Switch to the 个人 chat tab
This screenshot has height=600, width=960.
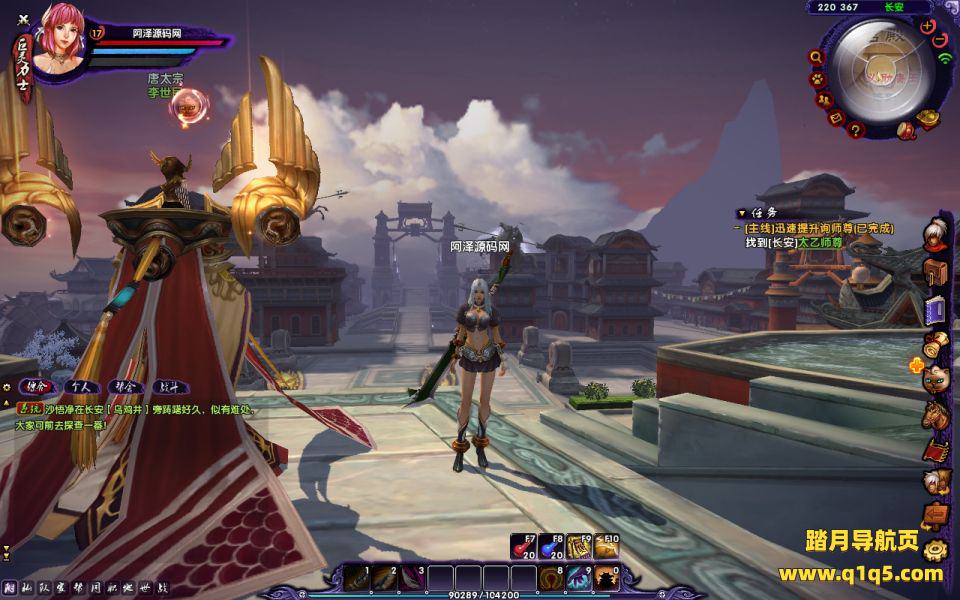[80, 385]
